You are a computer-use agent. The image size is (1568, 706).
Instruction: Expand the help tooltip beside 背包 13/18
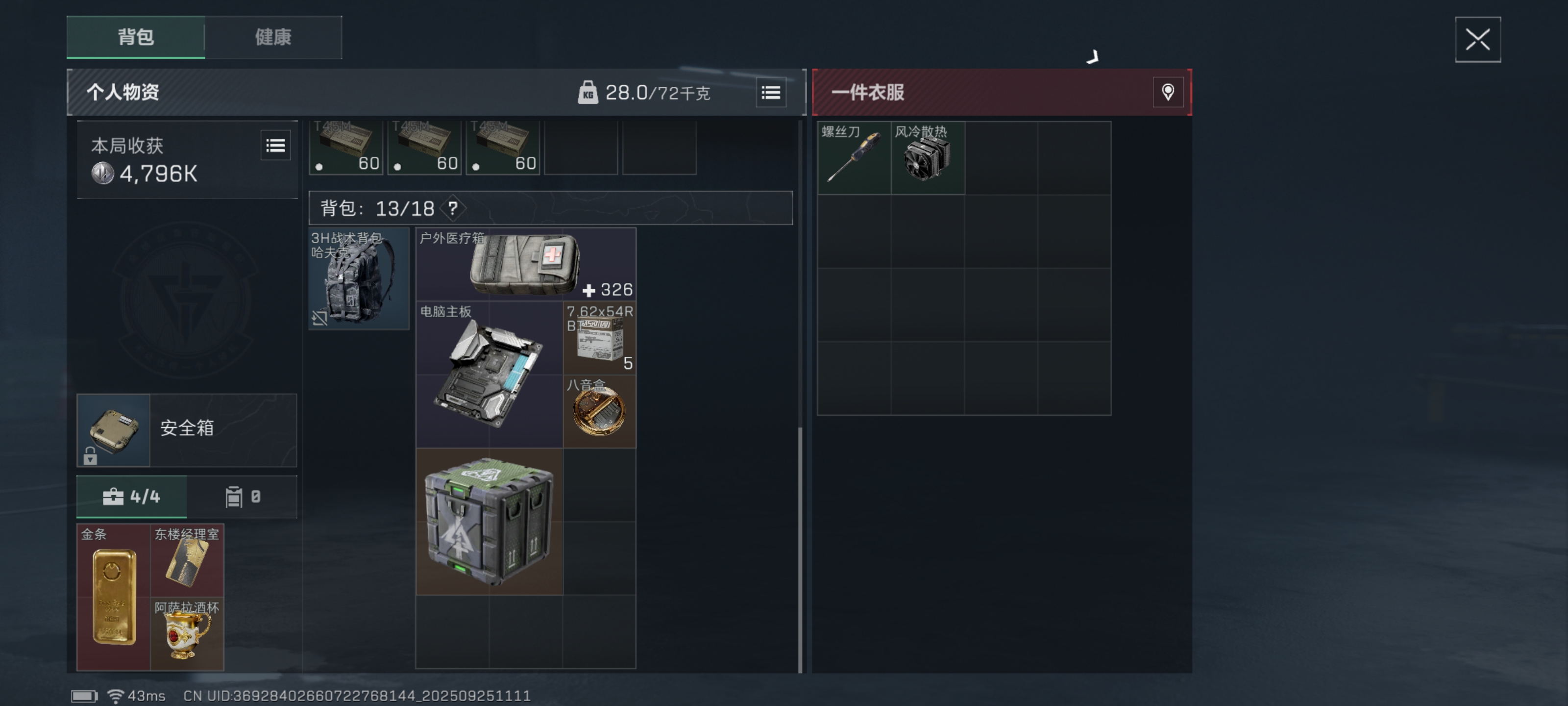452,208
